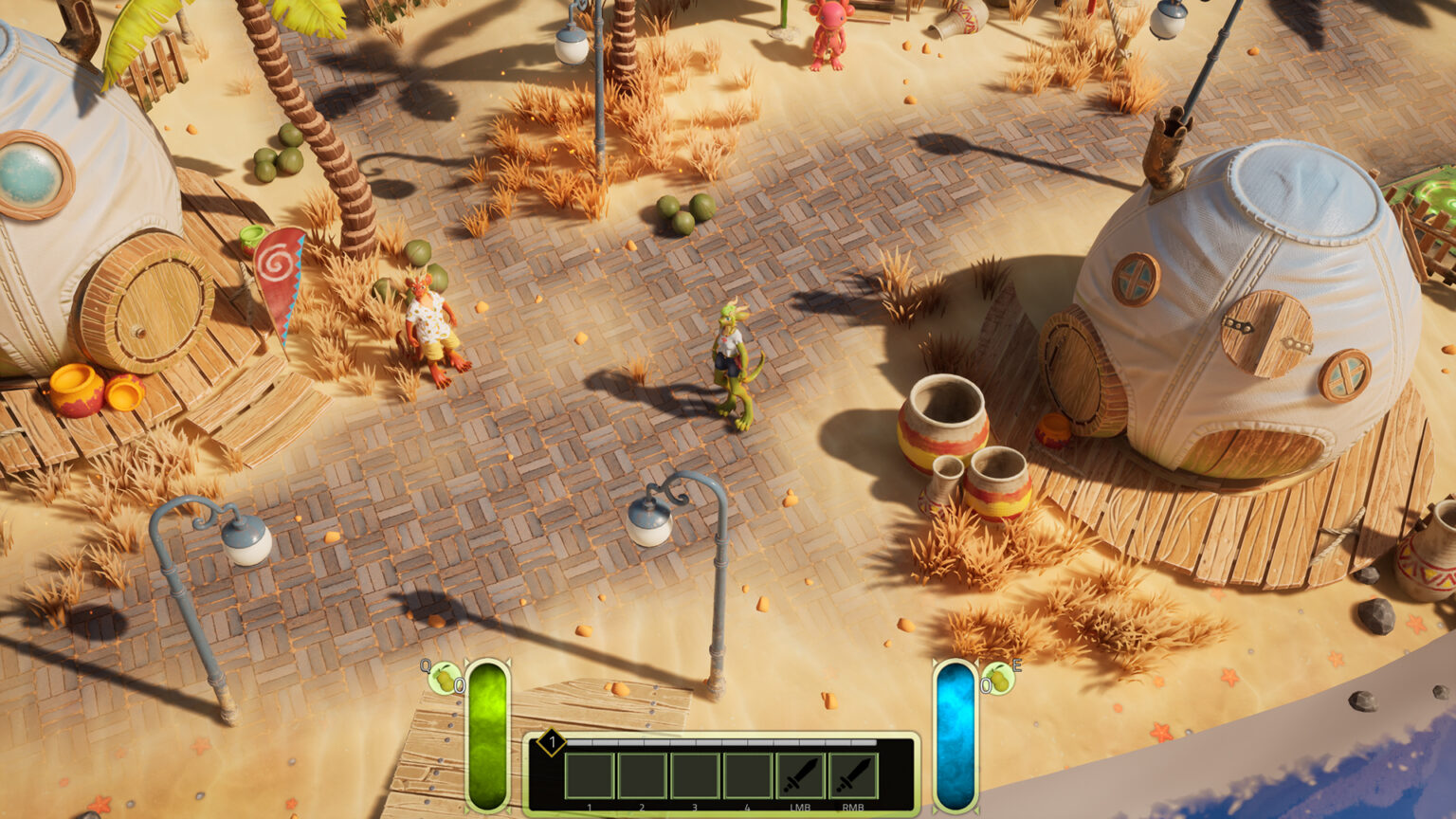
Task: Use the pear consumable beside the blue bar
Action: click(x=998, y=679)
